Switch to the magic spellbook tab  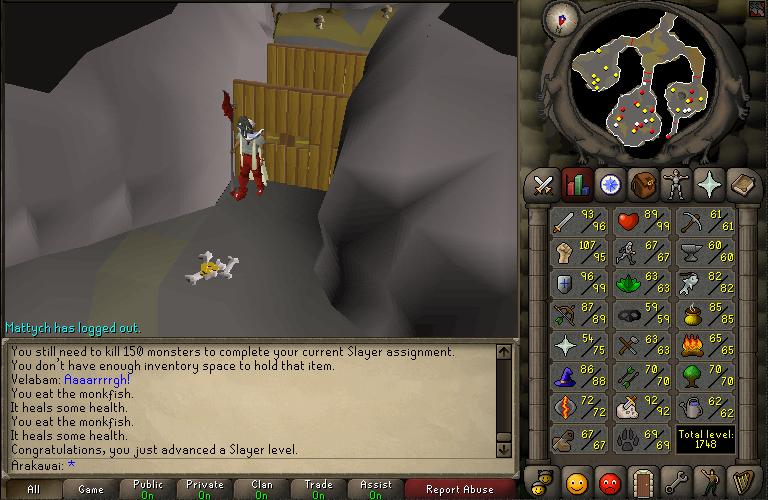click(741, 184)
